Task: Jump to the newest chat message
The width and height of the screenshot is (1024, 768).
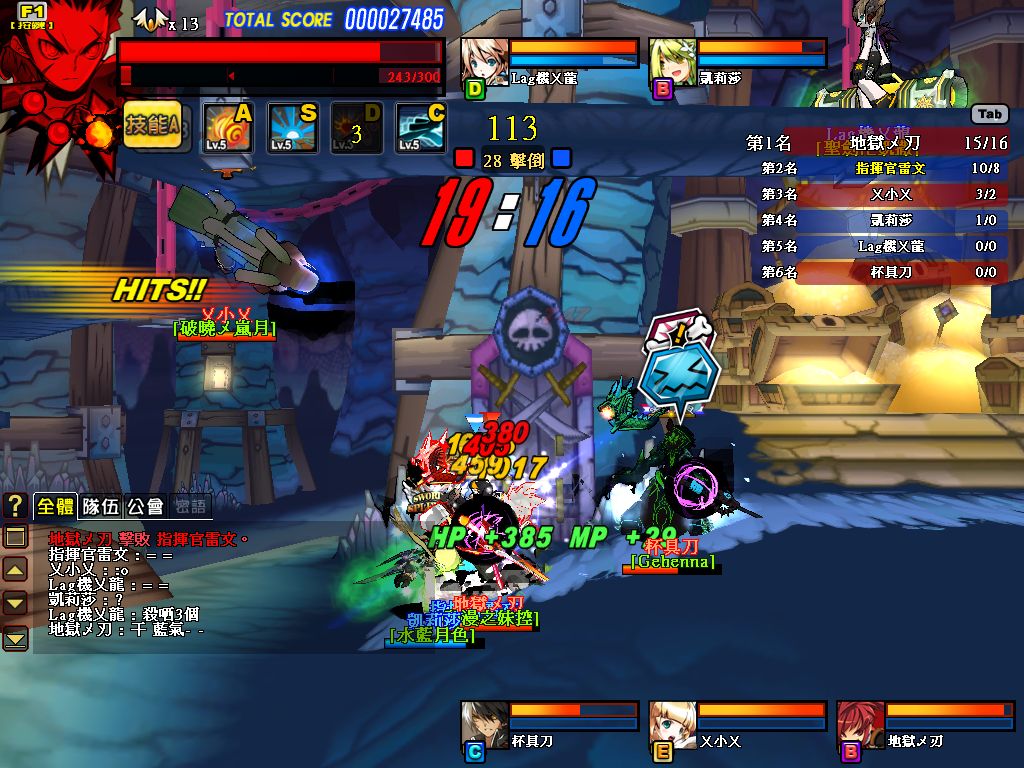Action: [15, 637]
